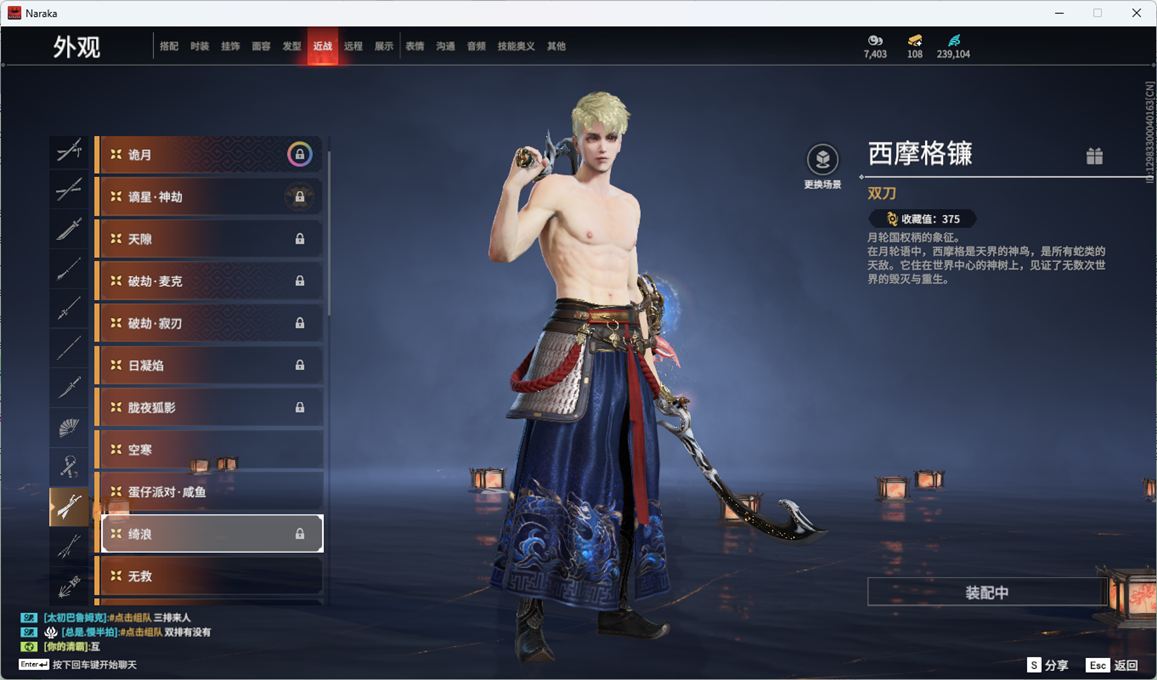
Task: Close the Naraka window
Action: pos(1136,13)
